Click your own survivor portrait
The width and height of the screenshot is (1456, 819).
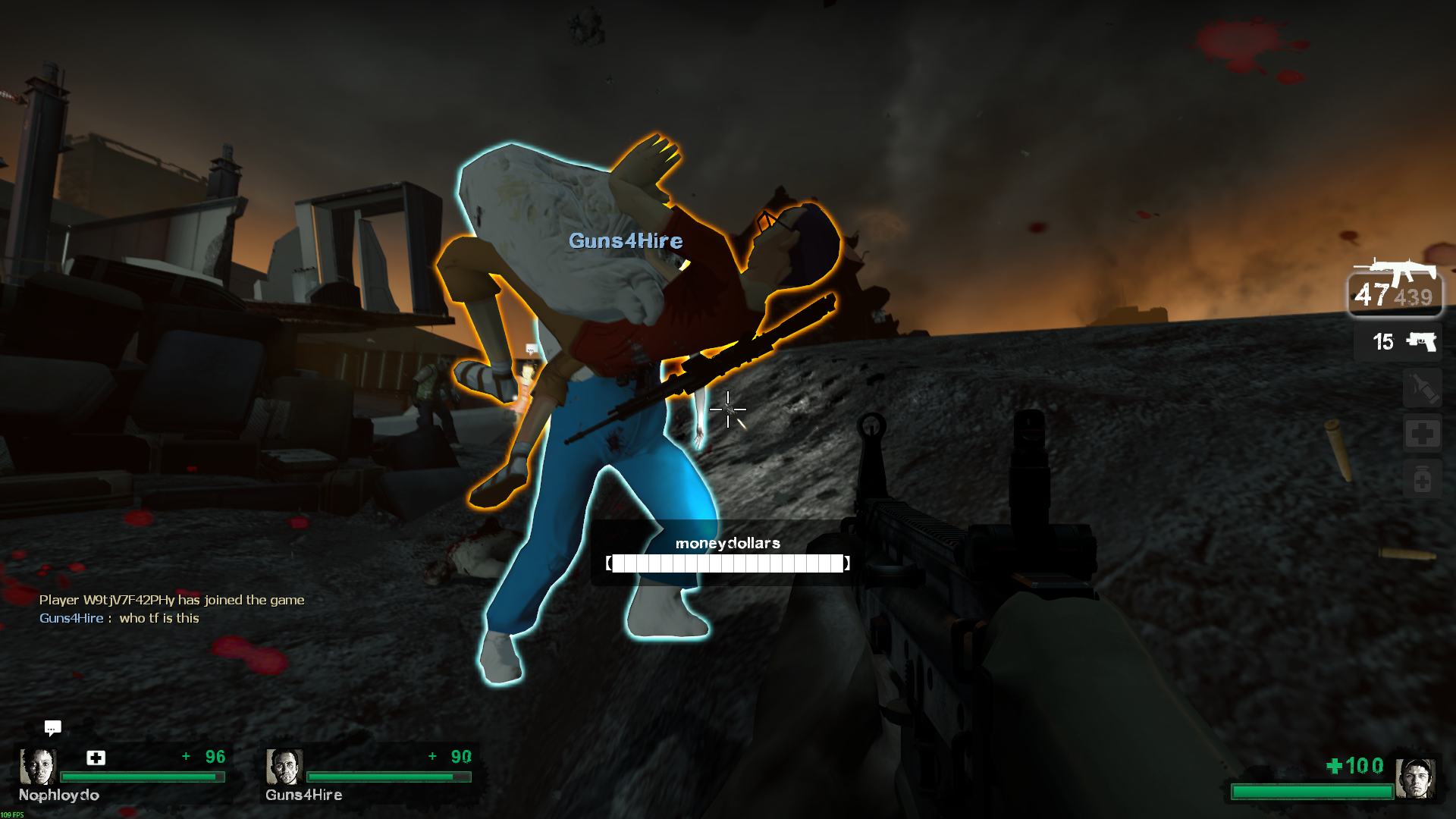click(1415, 777)
